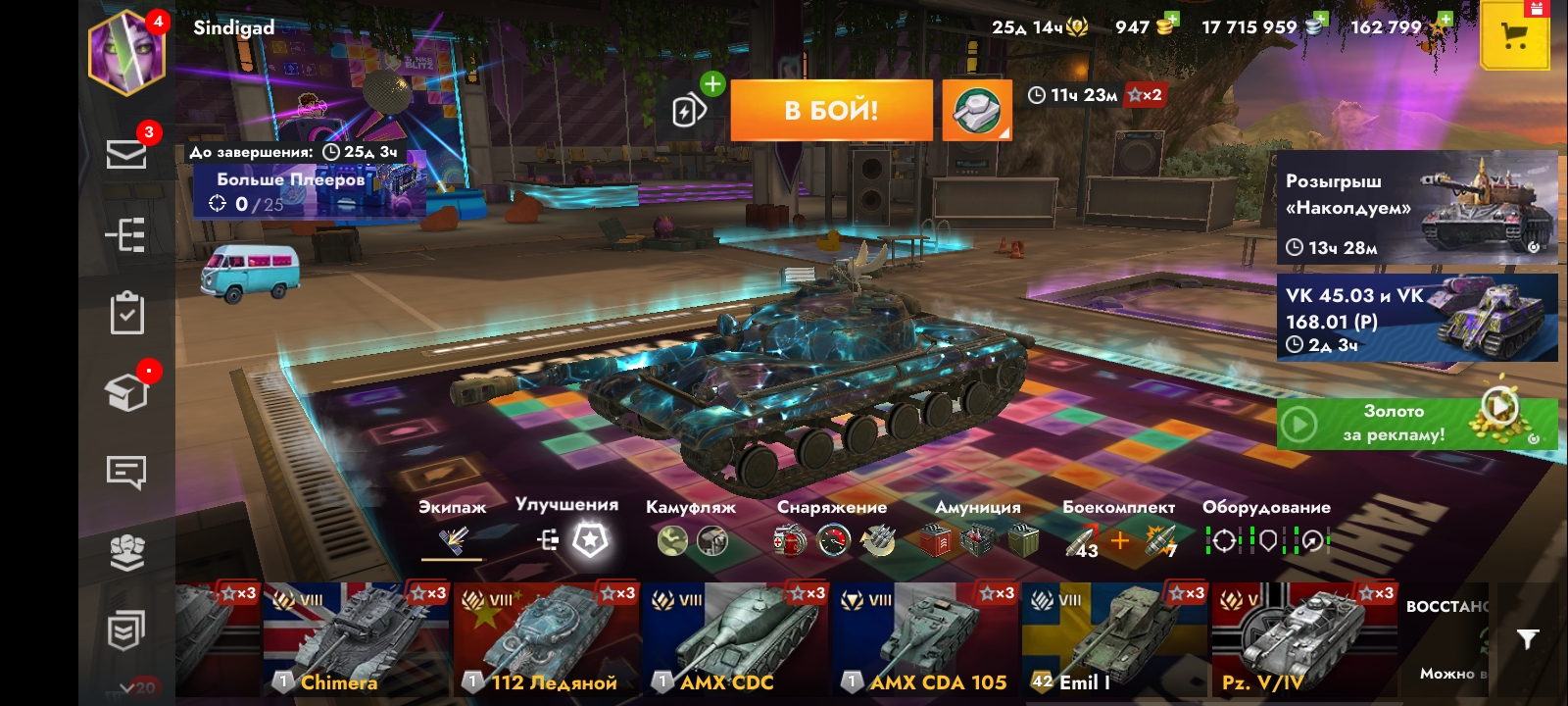
Task: Open the Розыгрыш «Наколдуем» event banner
Action: click(1416, 208)
